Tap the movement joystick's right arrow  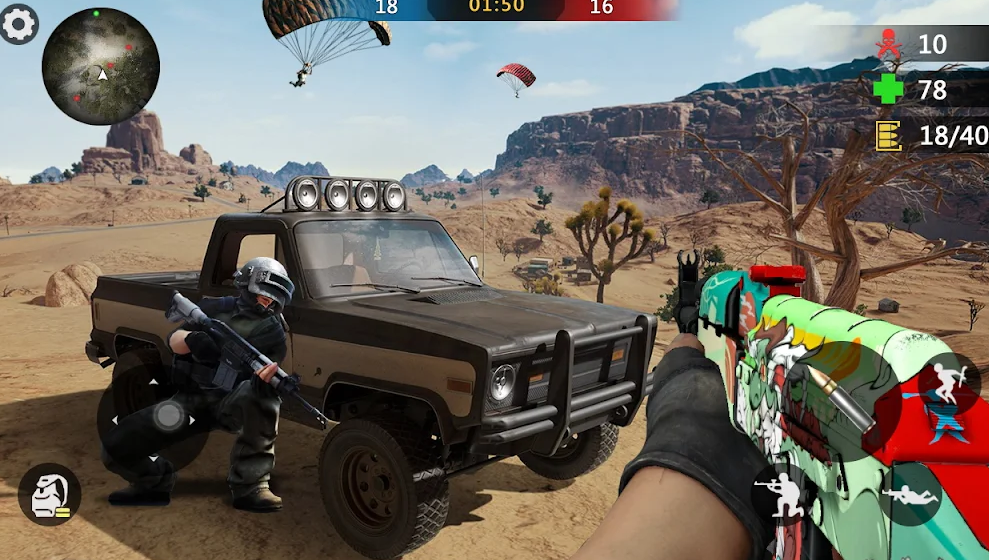190,418
